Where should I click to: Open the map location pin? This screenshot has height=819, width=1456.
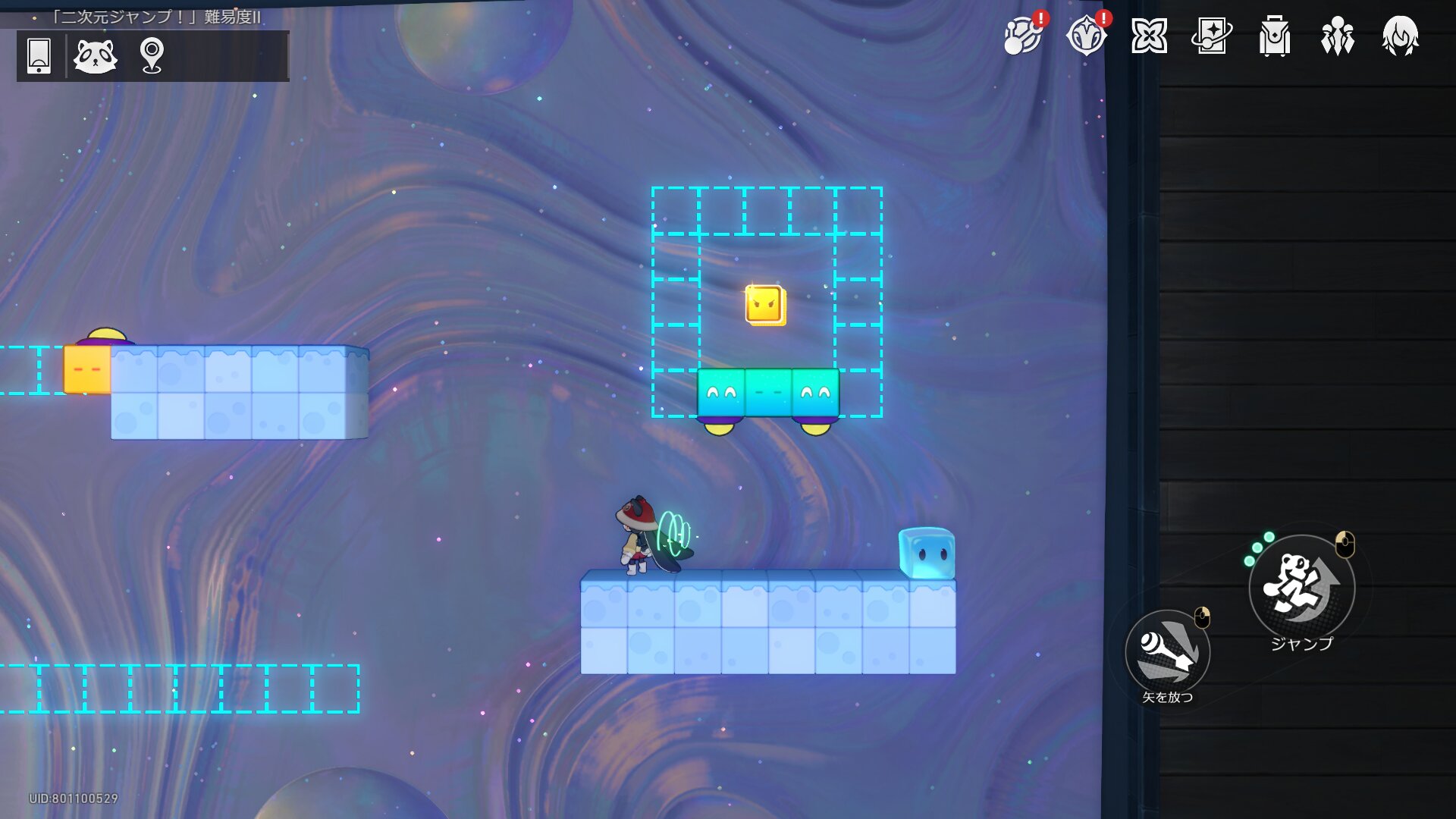pyautogui.click(x=152, y=55)
